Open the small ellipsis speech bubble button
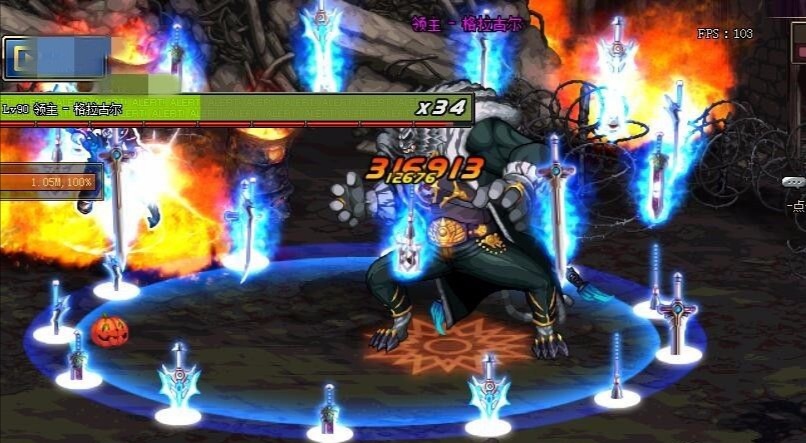Image resolution: width=806 pixels, height=443 pixels. point(794,182)
